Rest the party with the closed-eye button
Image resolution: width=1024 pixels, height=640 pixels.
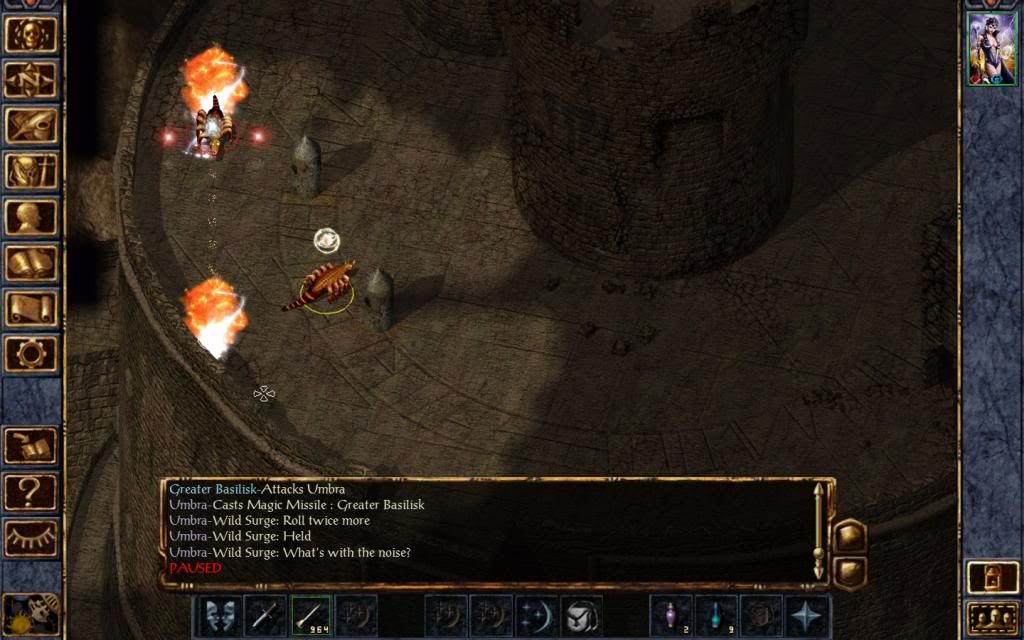click(31, 537)
